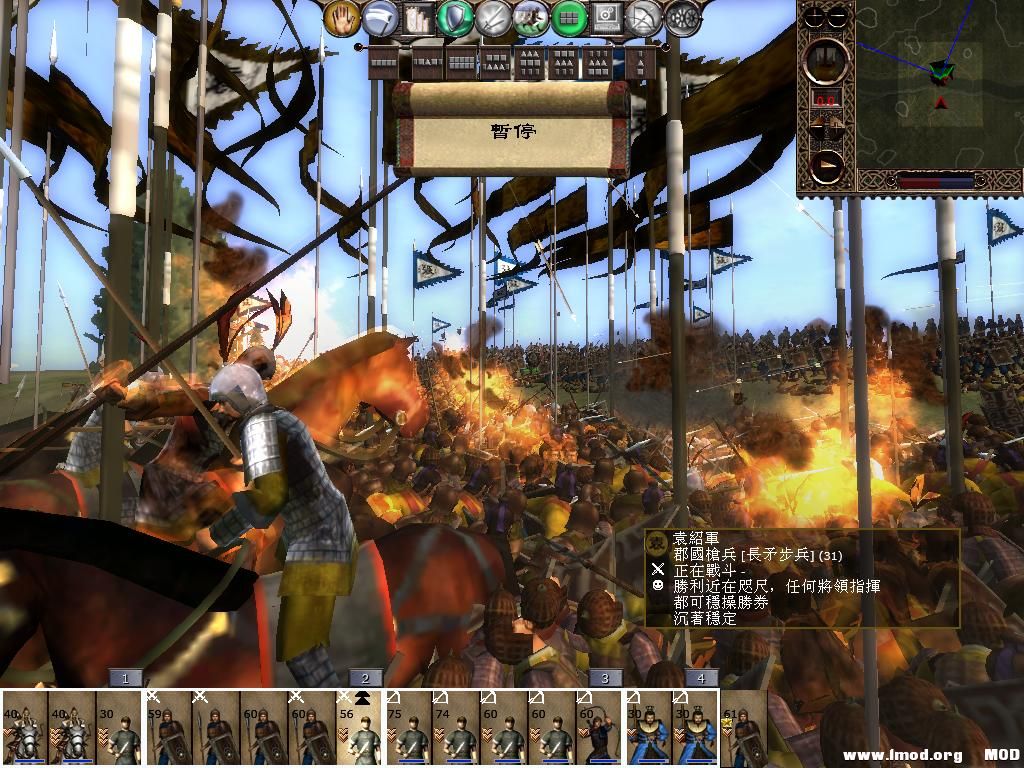The image size is (1024, 768).
Task: Select unit group tab 1
Action: point(125,678)
